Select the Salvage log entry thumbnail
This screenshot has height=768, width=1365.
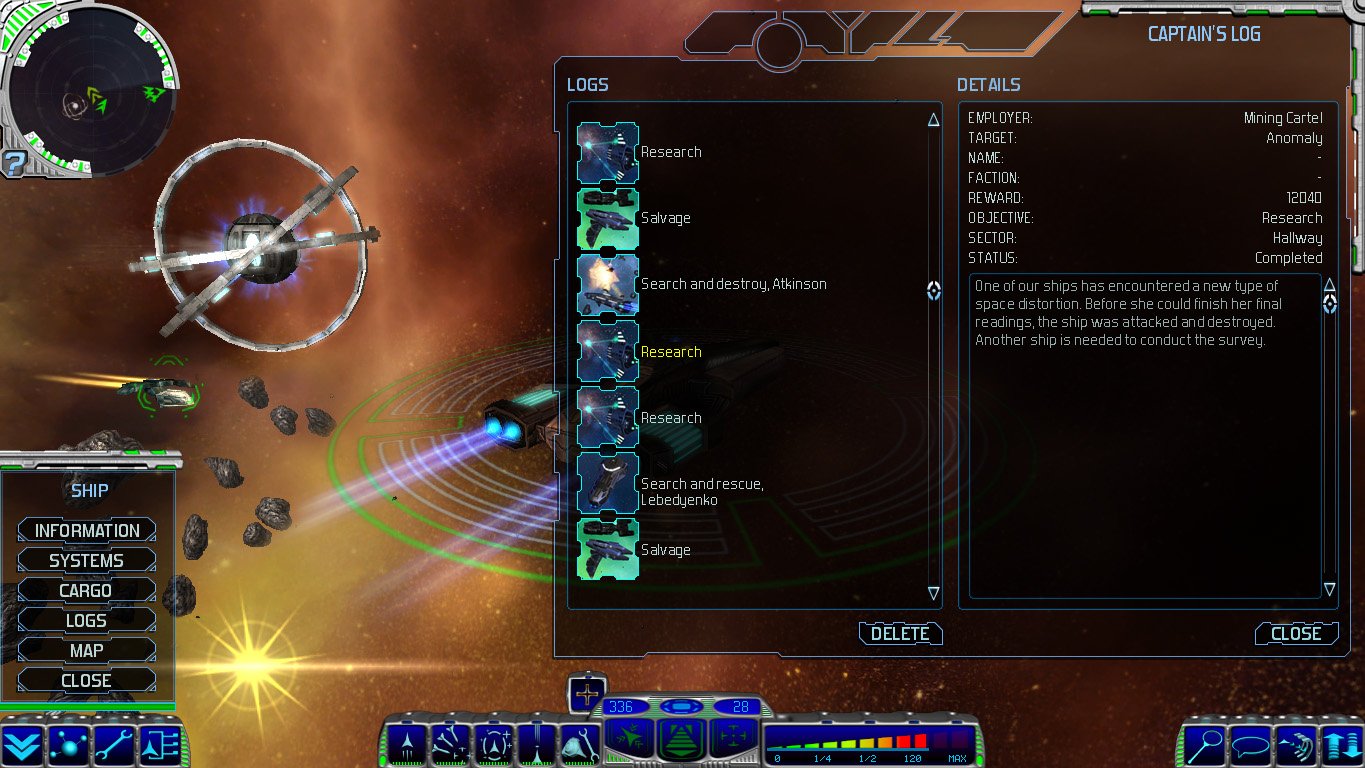tap(606, 217)
